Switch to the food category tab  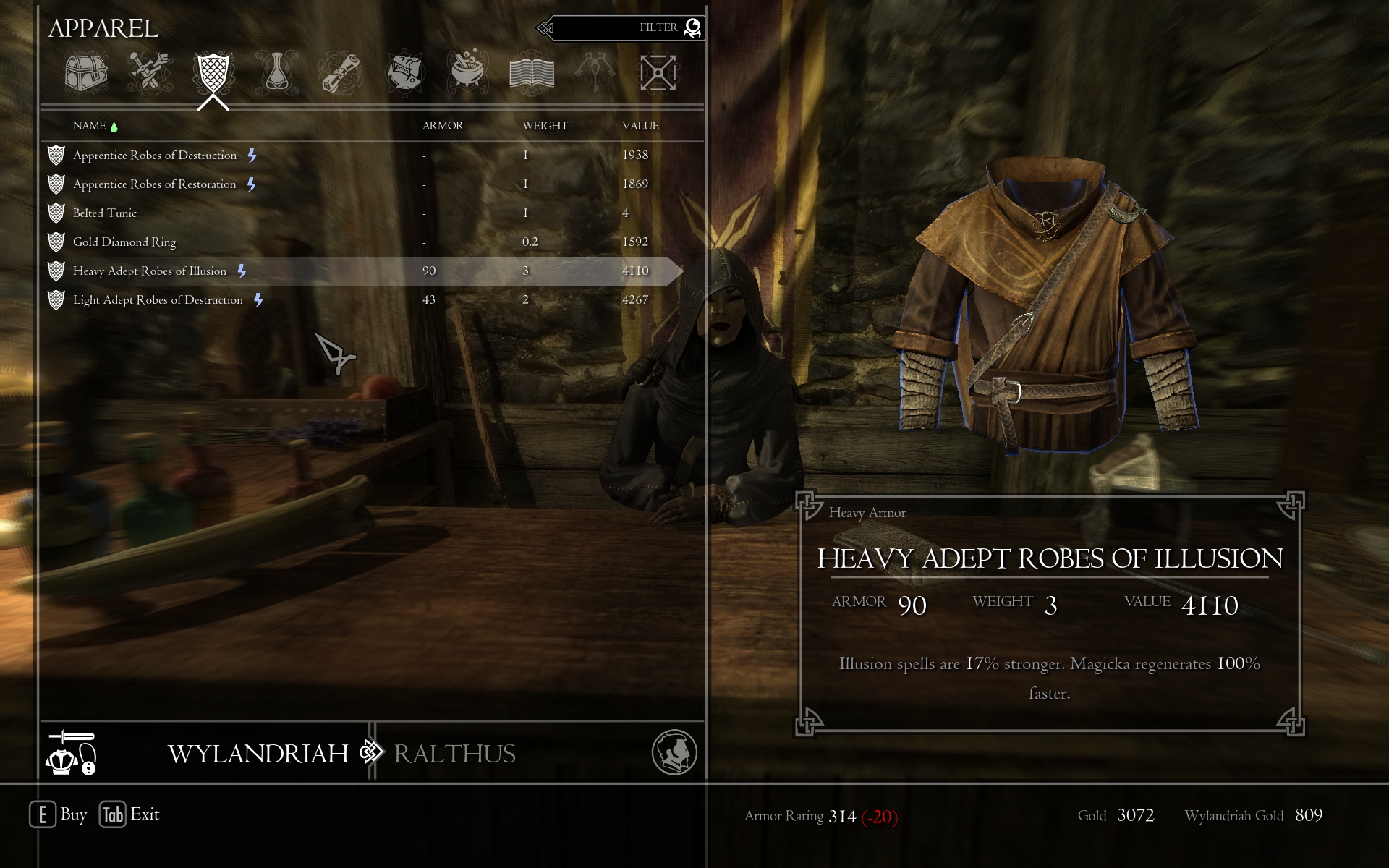click(404, 73)
